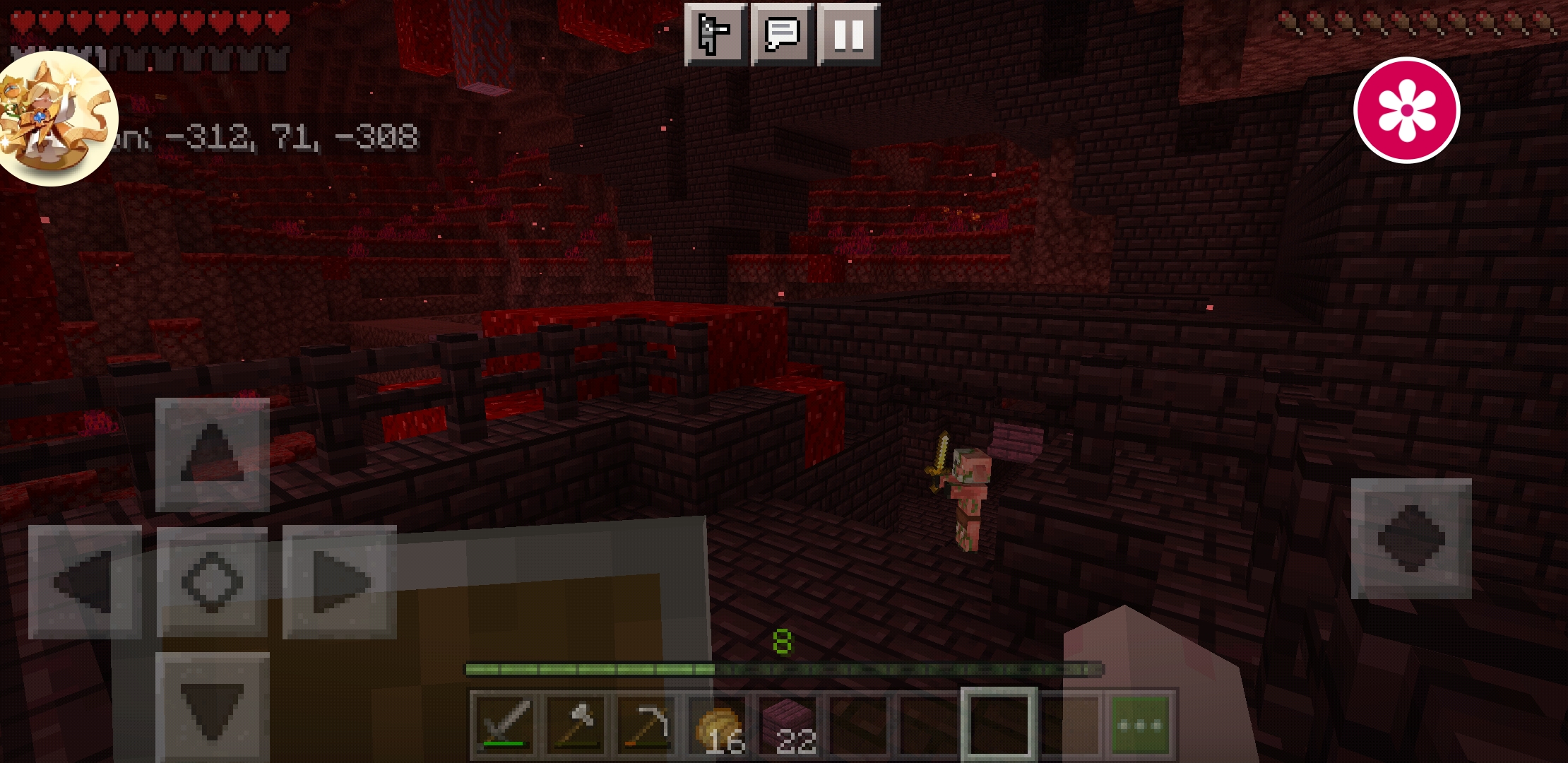
Task: Pause the game
Action: (848, 34)
